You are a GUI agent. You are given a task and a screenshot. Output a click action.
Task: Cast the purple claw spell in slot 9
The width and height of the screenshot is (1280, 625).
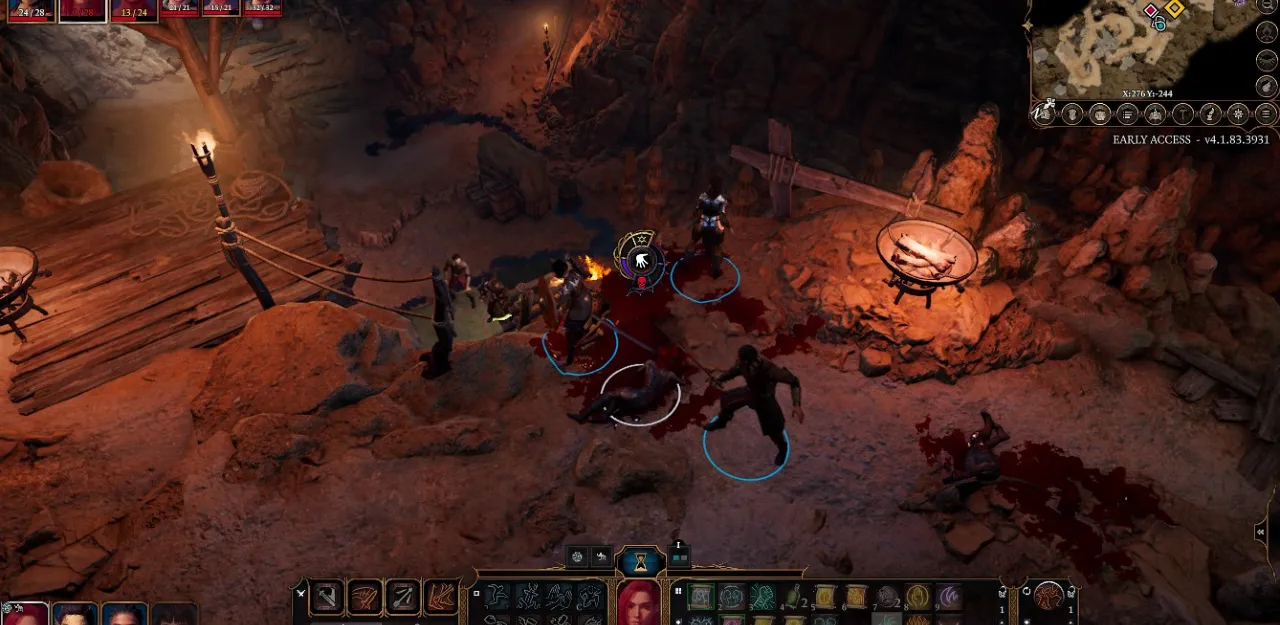pyautogui.click(x=948, y=597)
